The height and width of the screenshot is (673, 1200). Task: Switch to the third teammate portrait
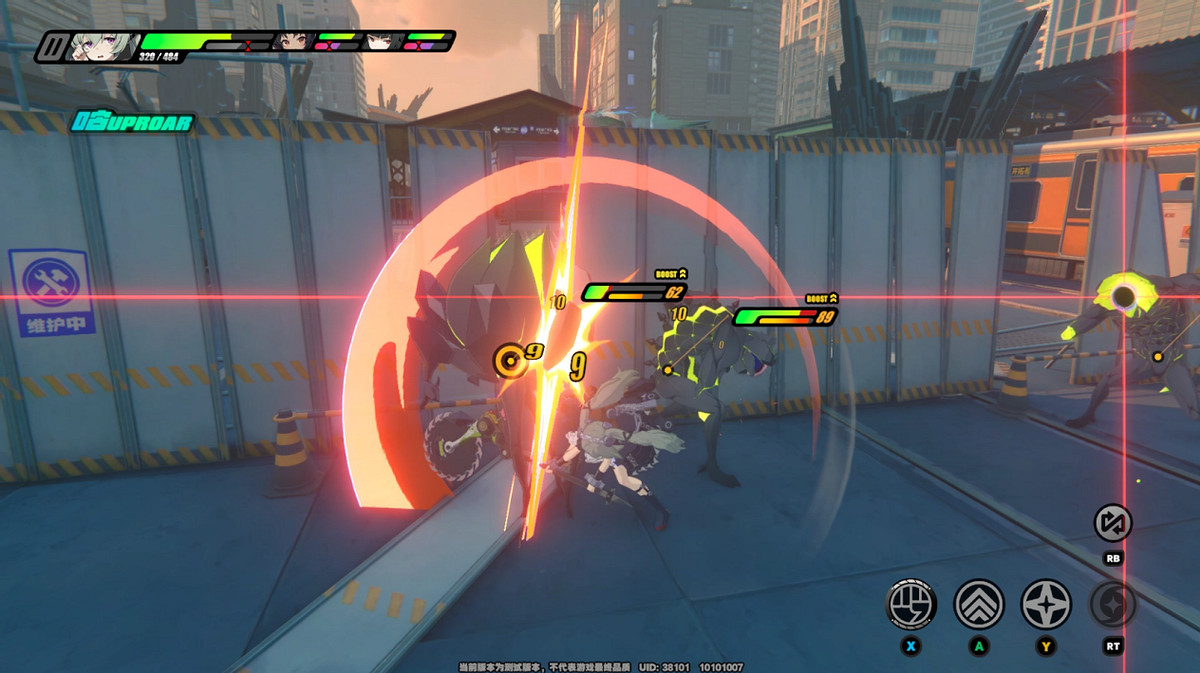point(381,42)
